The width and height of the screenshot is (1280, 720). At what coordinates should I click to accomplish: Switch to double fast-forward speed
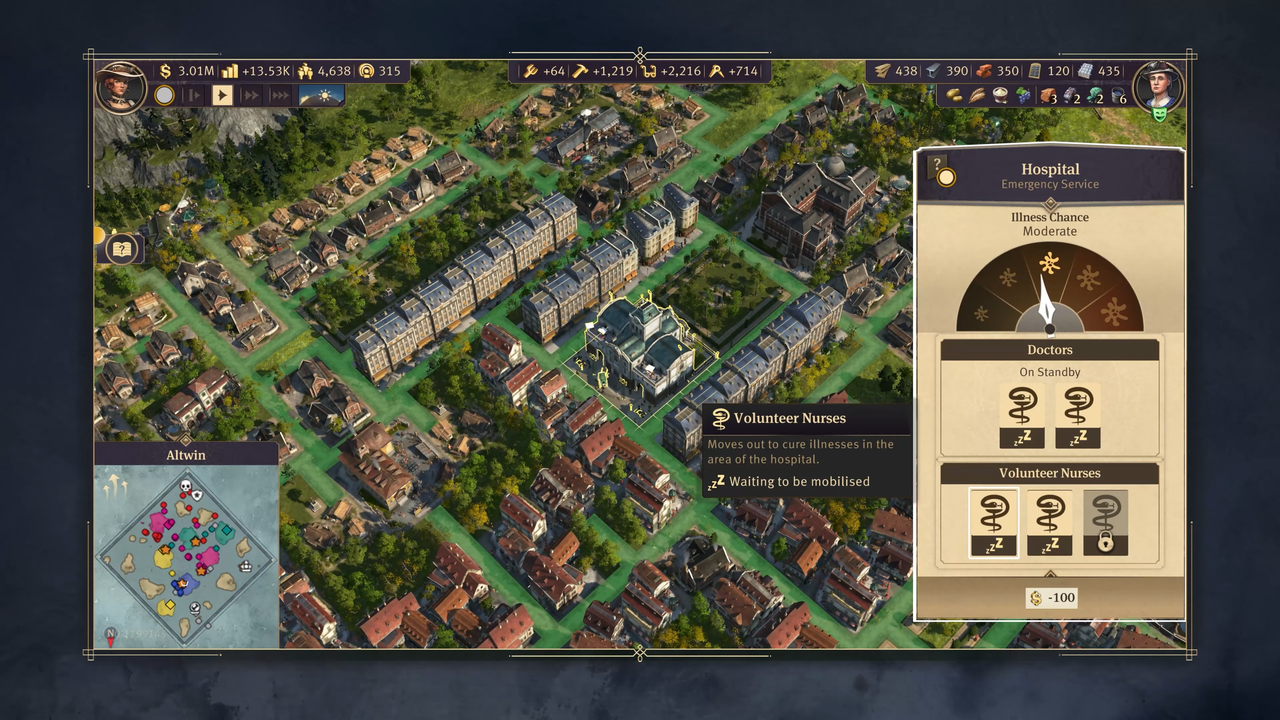(x=251, y=95)
